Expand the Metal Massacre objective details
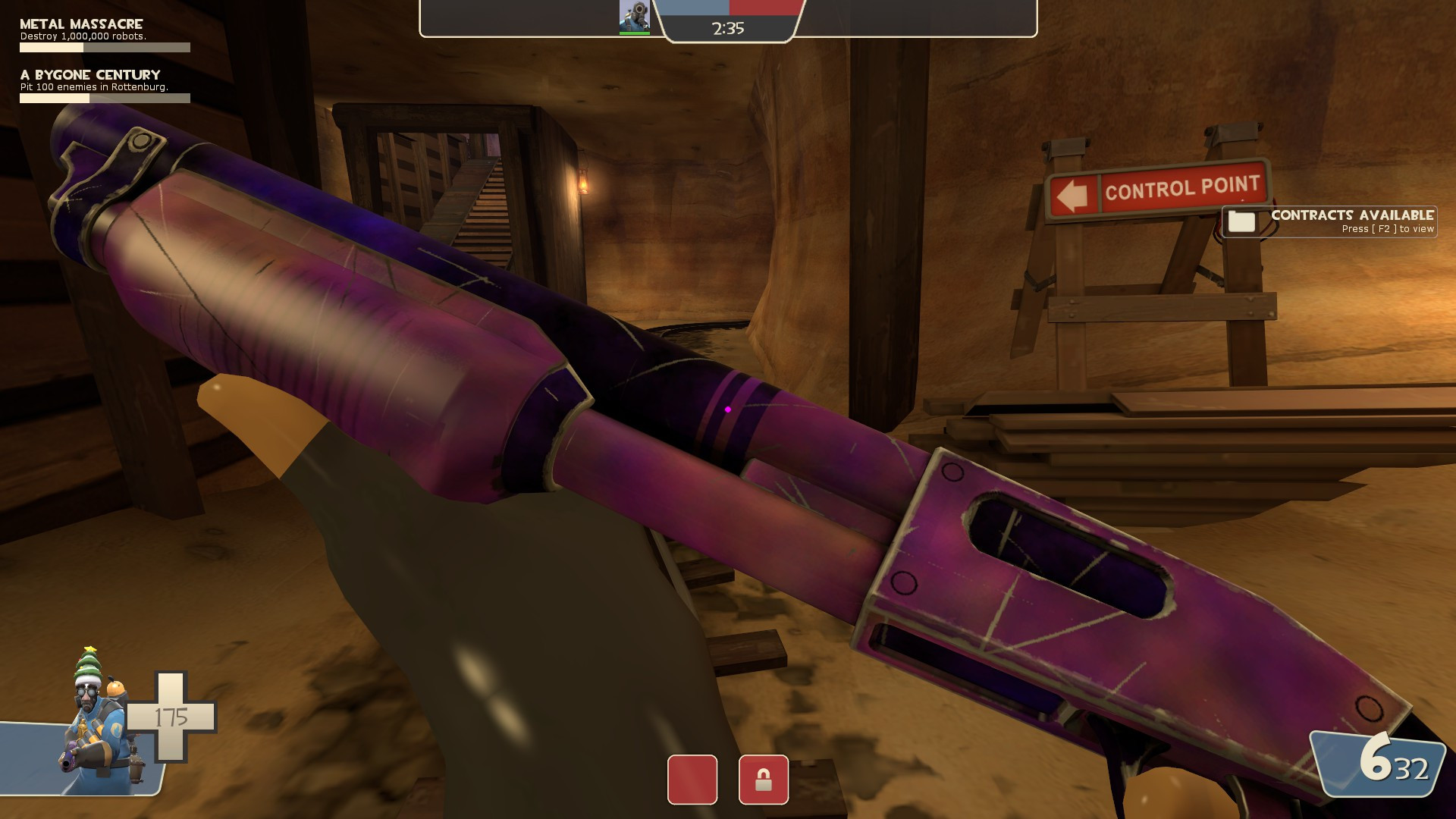 point(85,34)
